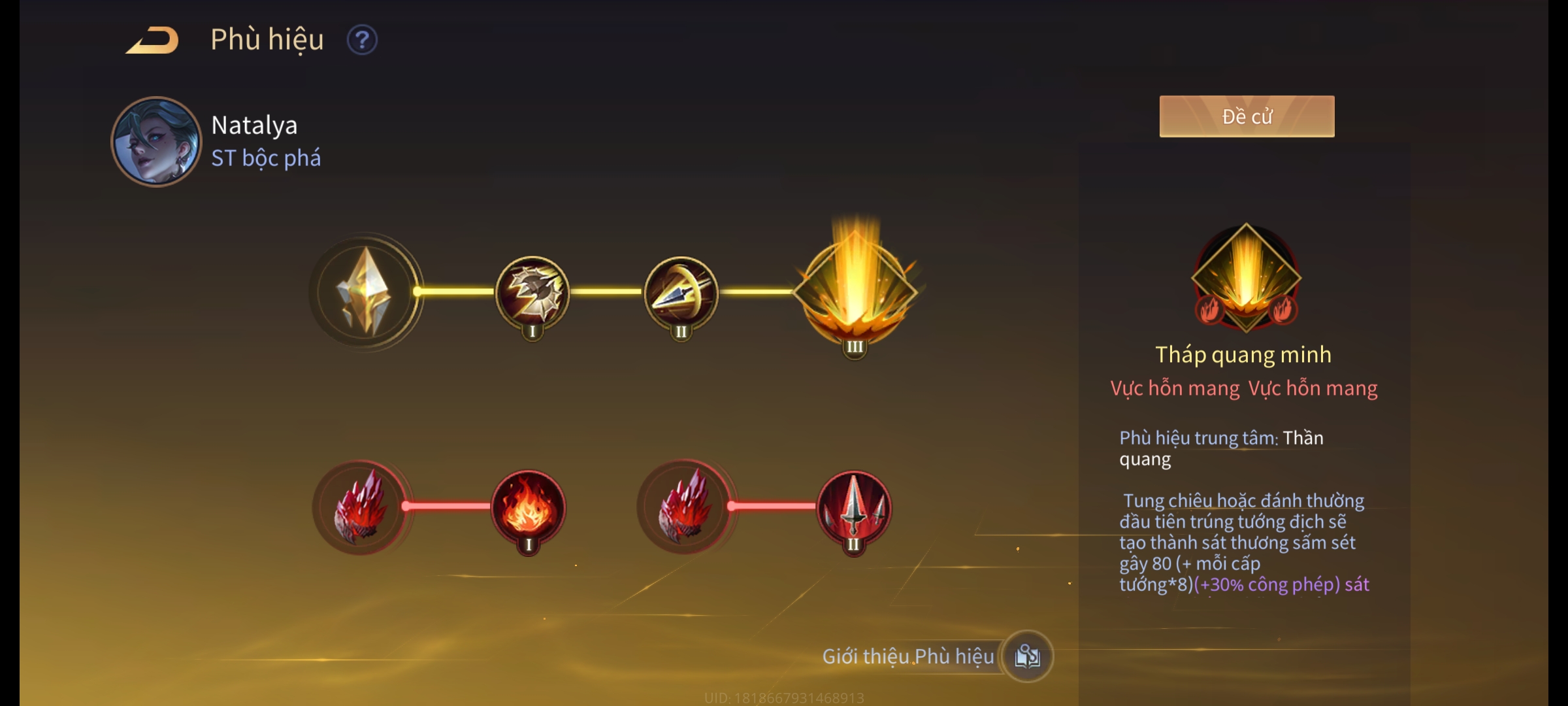1568x706 pixels.
Task: Open the Phù hiệu help question mark
Action: coord(362,41)
